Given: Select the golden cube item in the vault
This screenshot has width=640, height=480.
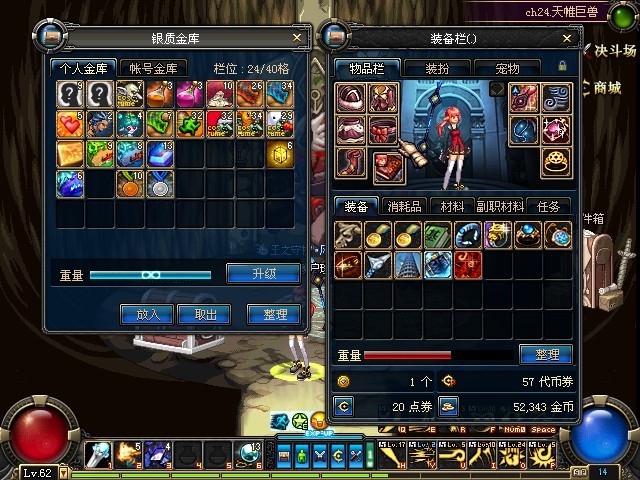Looking at the screenshot, I should click(x=281, y=154).
